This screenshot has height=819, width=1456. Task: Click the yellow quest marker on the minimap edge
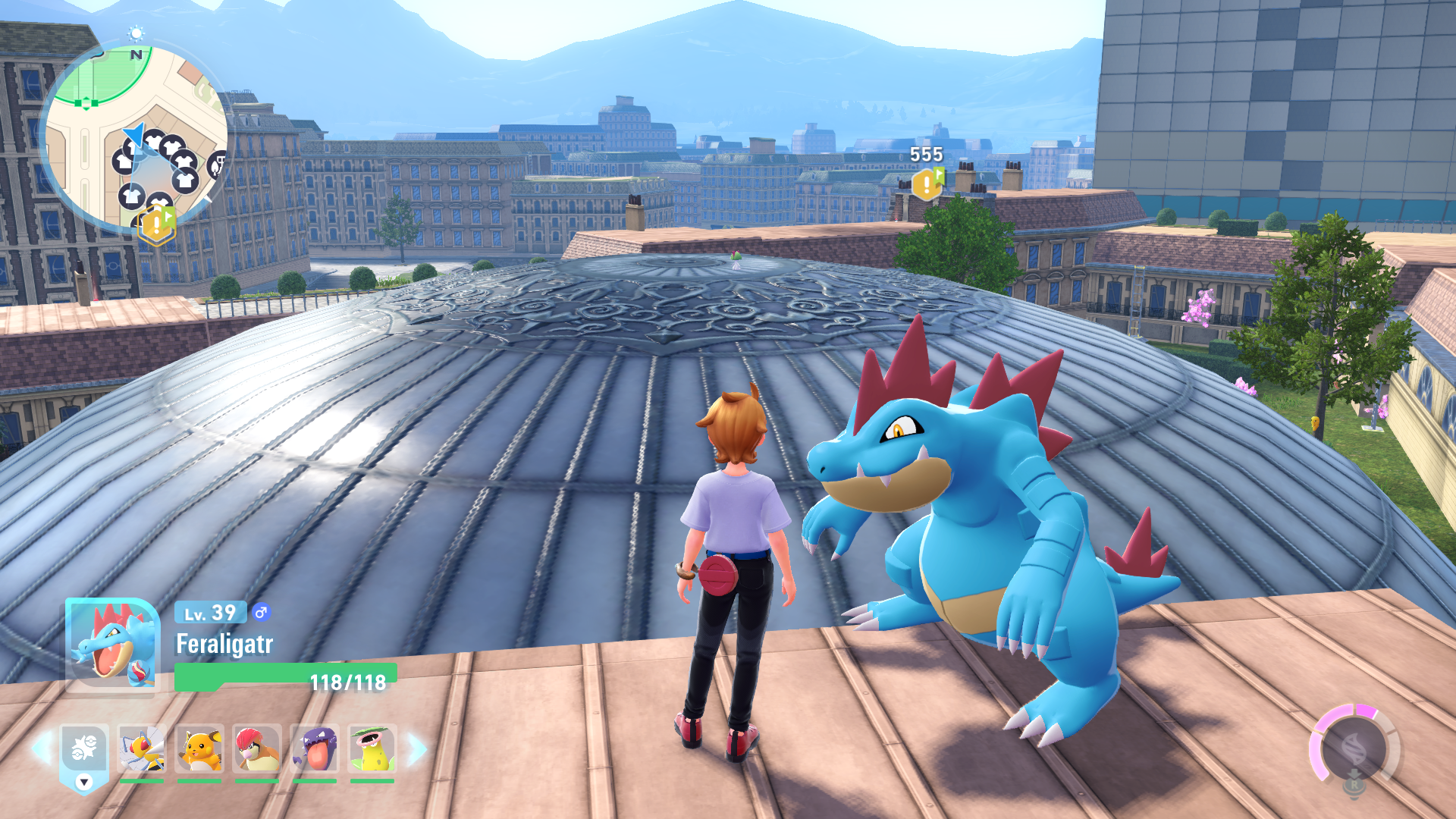click(x=157, y=224)
